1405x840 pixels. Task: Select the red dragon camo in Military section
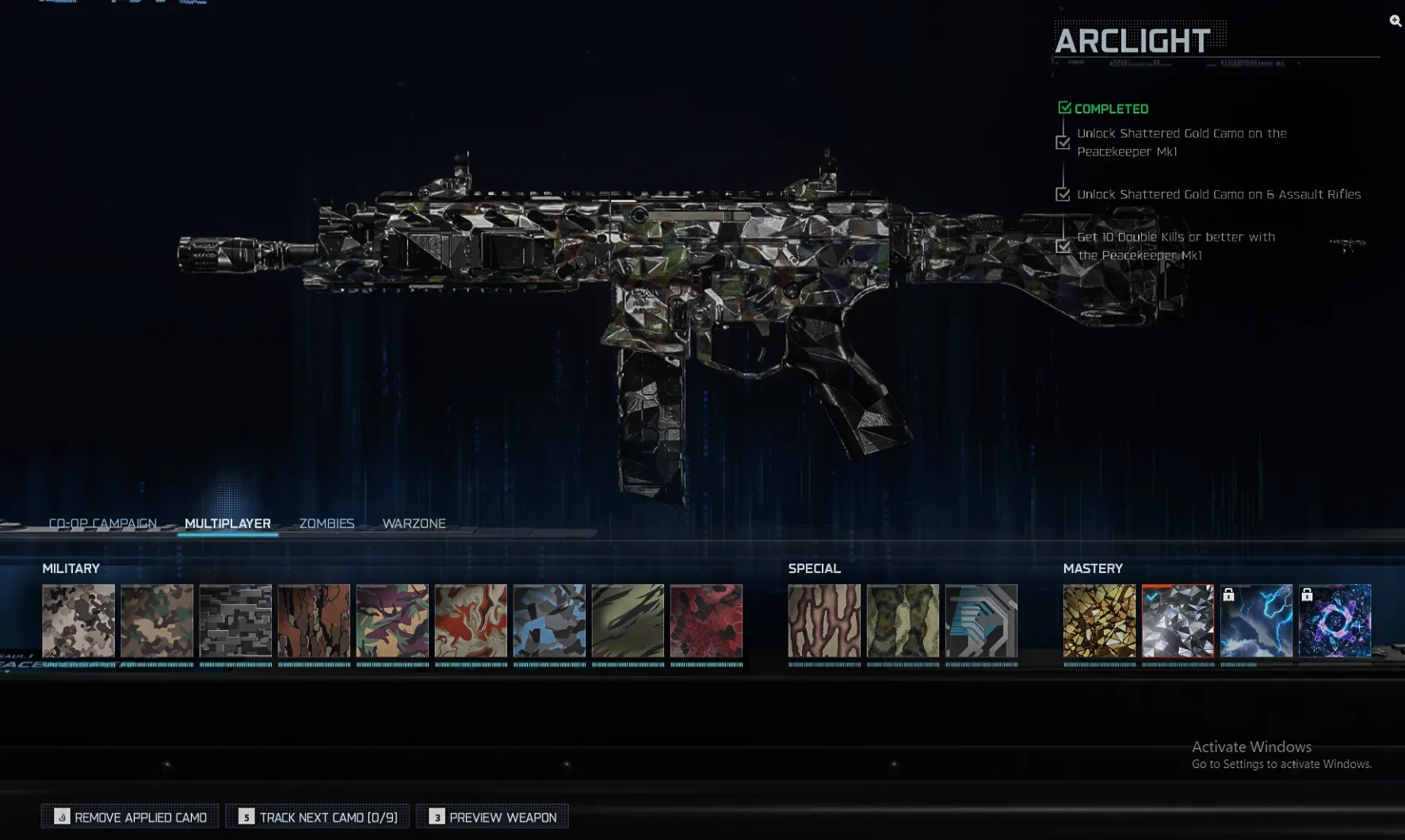tap(706, 622)
